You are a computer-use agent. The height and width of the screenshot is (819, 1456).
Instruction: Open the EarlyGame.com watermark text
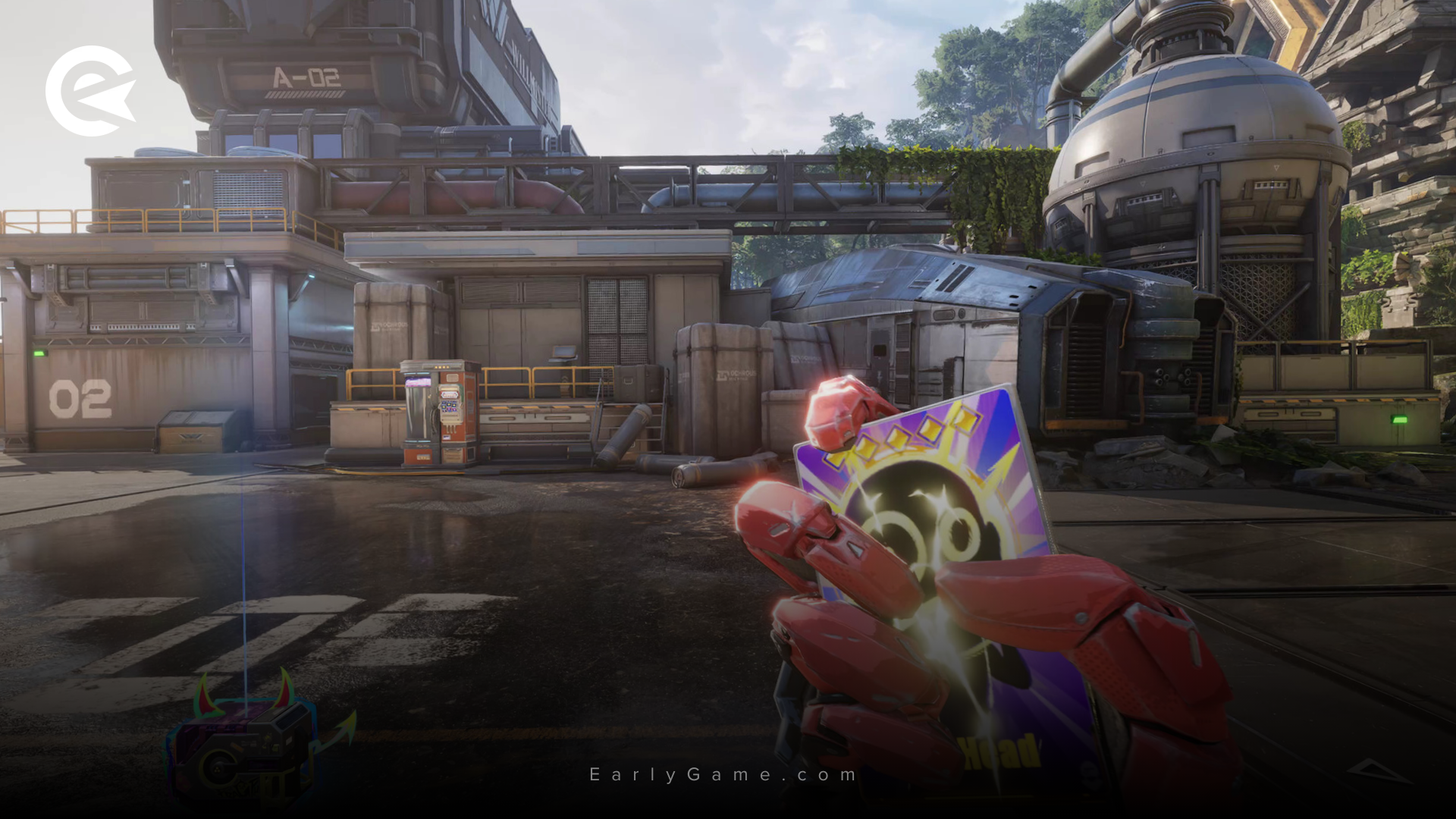[723, 774]
